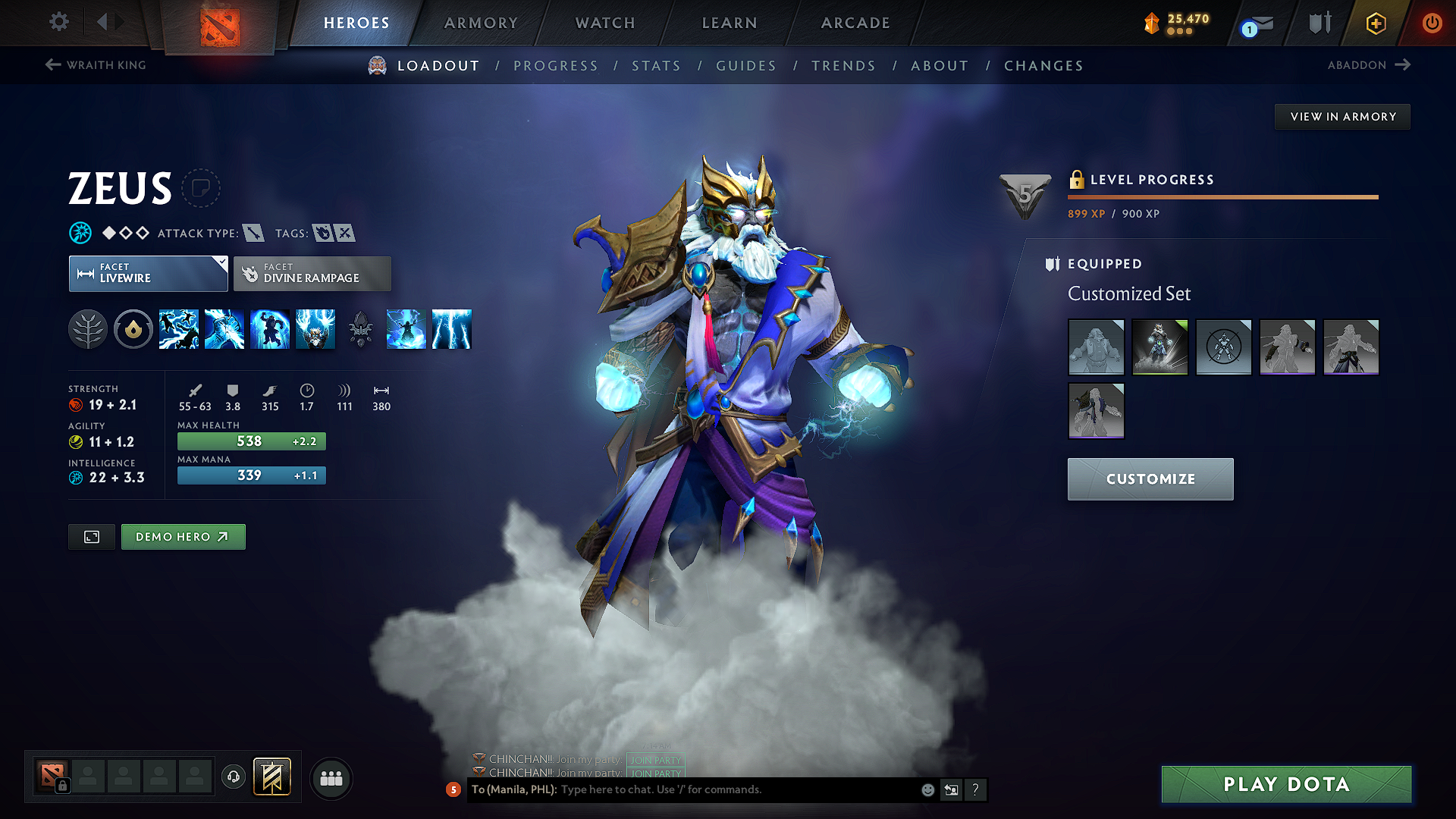
Task: Select the Arc Lightning ability icon
Action: click(x=180, y=329)
